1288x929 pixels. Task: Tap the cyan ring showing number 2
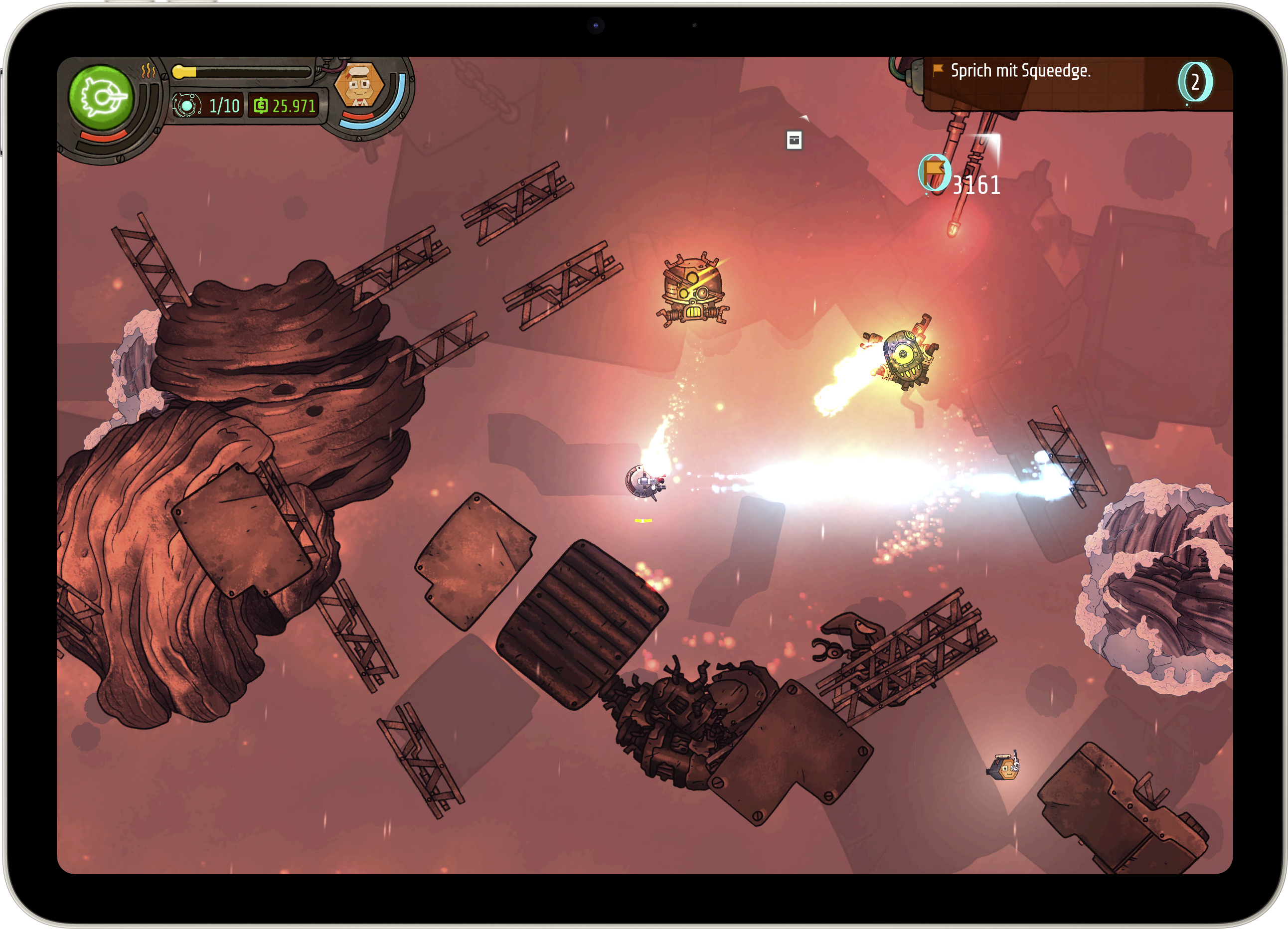(x=1195, y=82)
